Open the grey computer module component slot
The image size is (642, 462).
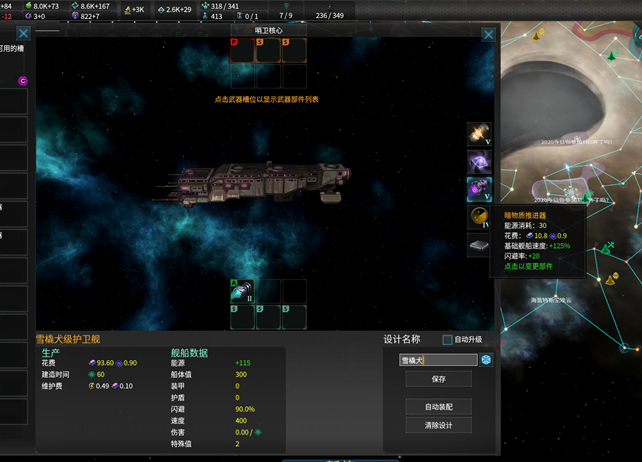click(479, 244)
